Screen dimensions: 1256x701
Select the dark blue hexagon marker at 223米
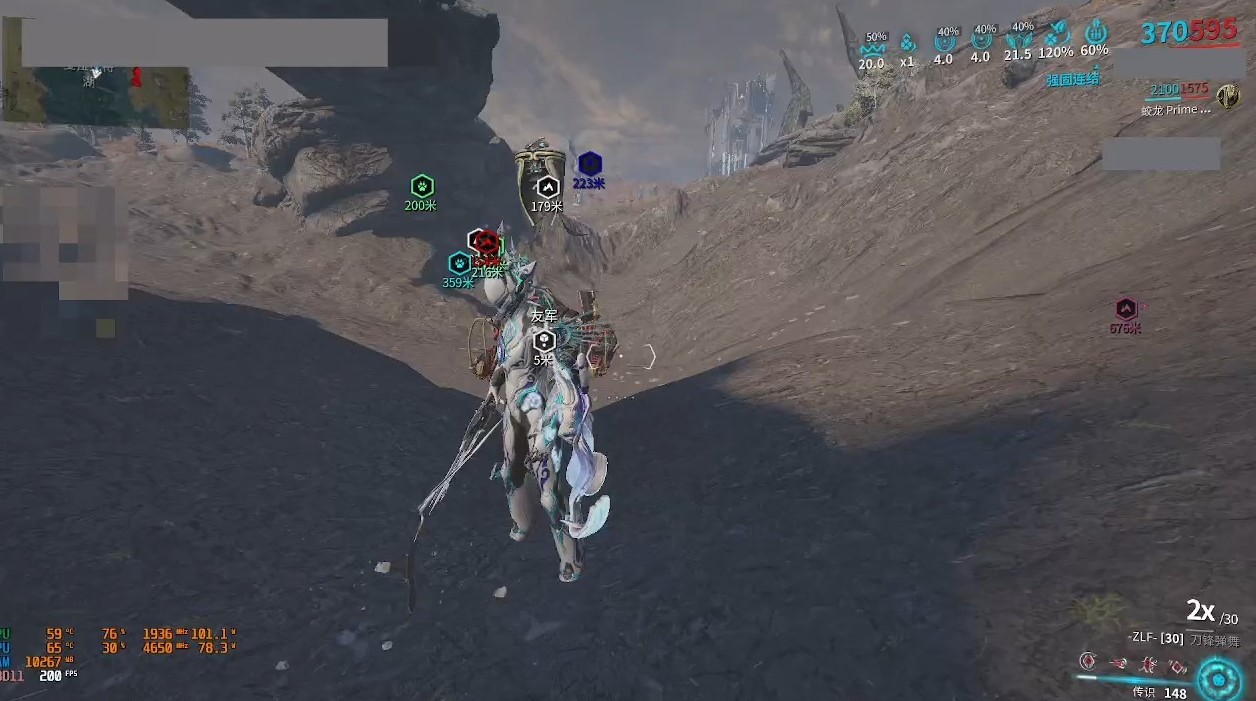[589, 164]
